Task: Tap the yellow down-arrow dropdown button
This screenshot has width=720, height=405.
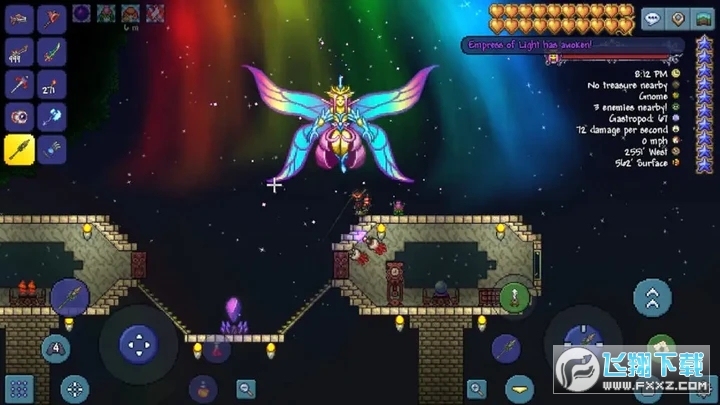Action: click(x=518, y=387)
